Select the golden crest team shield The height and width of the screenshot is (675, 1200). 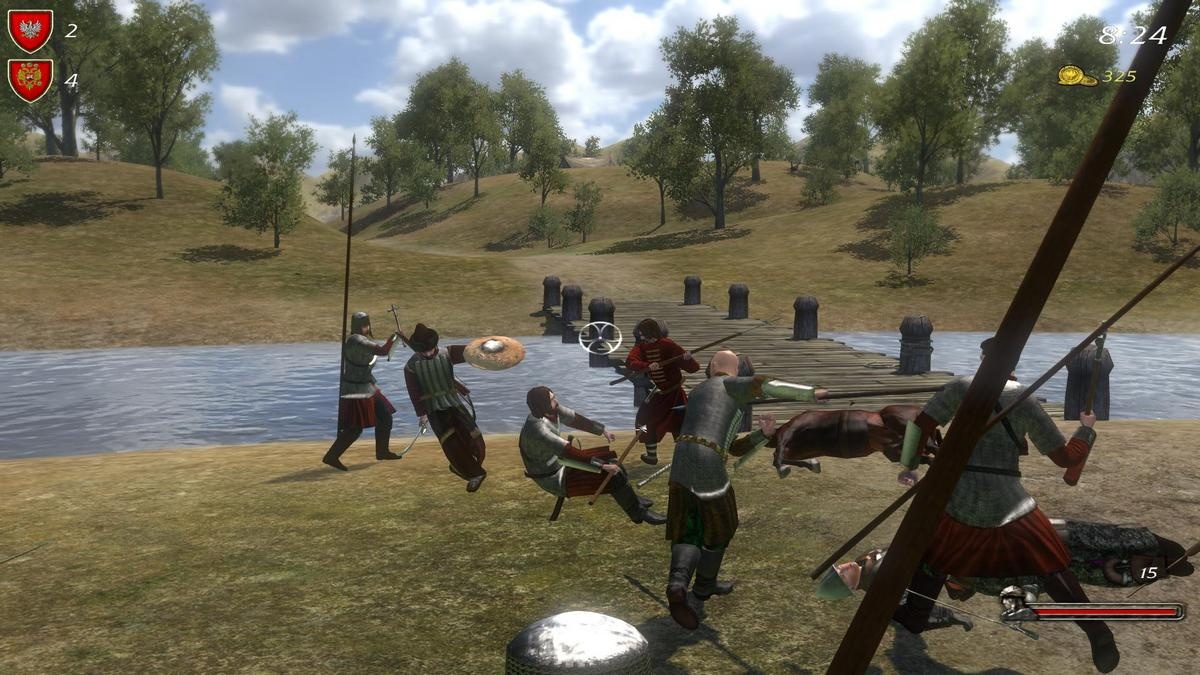[x=30, y=79]
